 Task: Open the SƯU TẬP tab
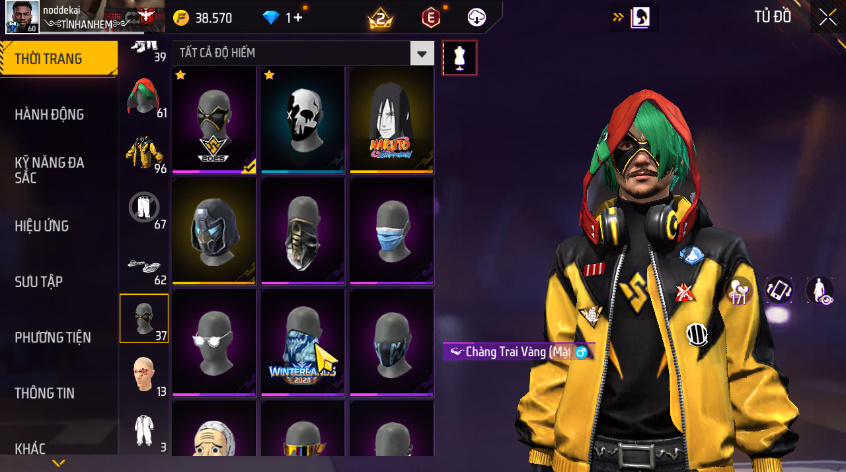pyautogui.click(x=39, y=281)
